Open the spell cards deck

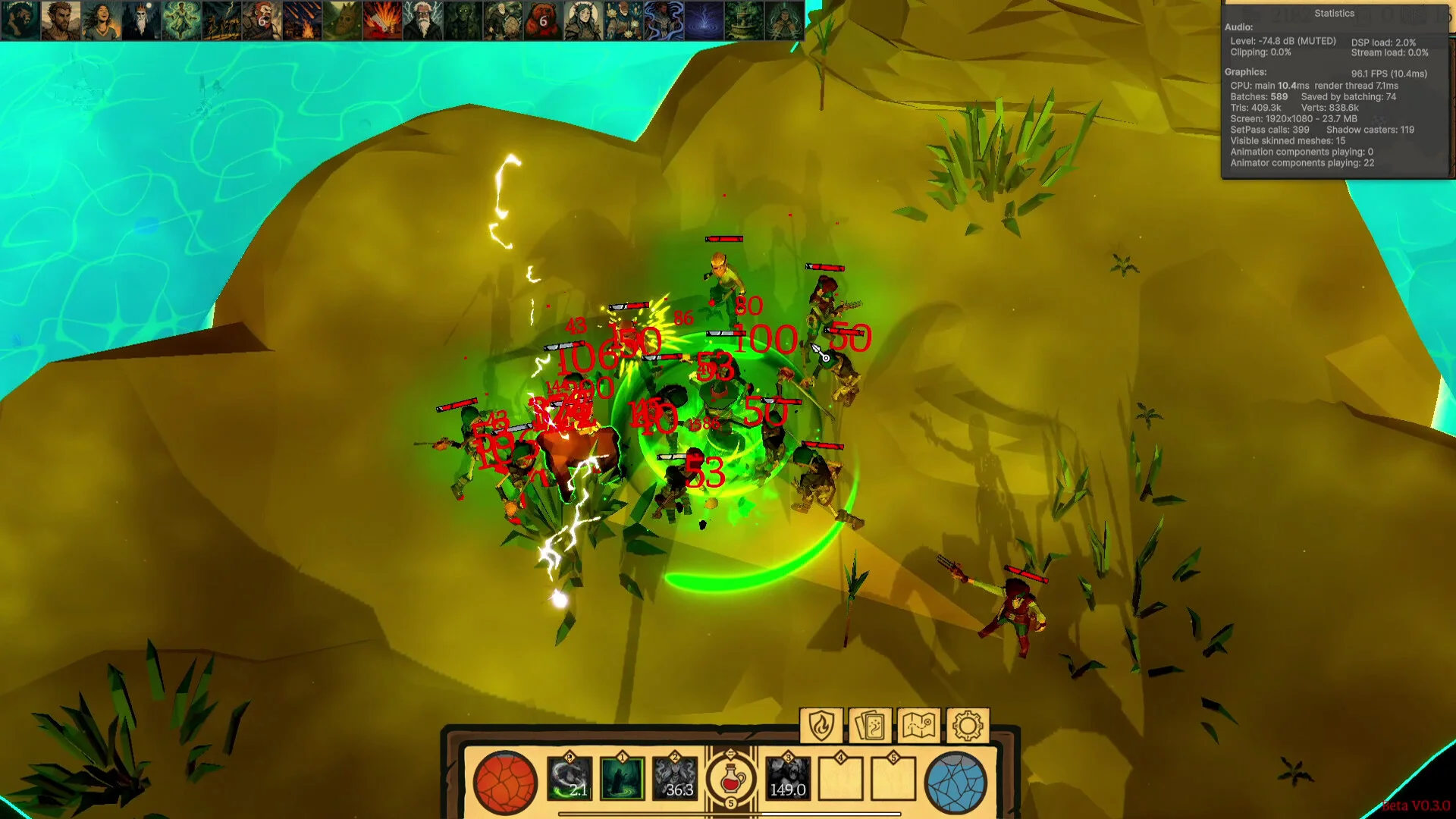click(870, 726)
